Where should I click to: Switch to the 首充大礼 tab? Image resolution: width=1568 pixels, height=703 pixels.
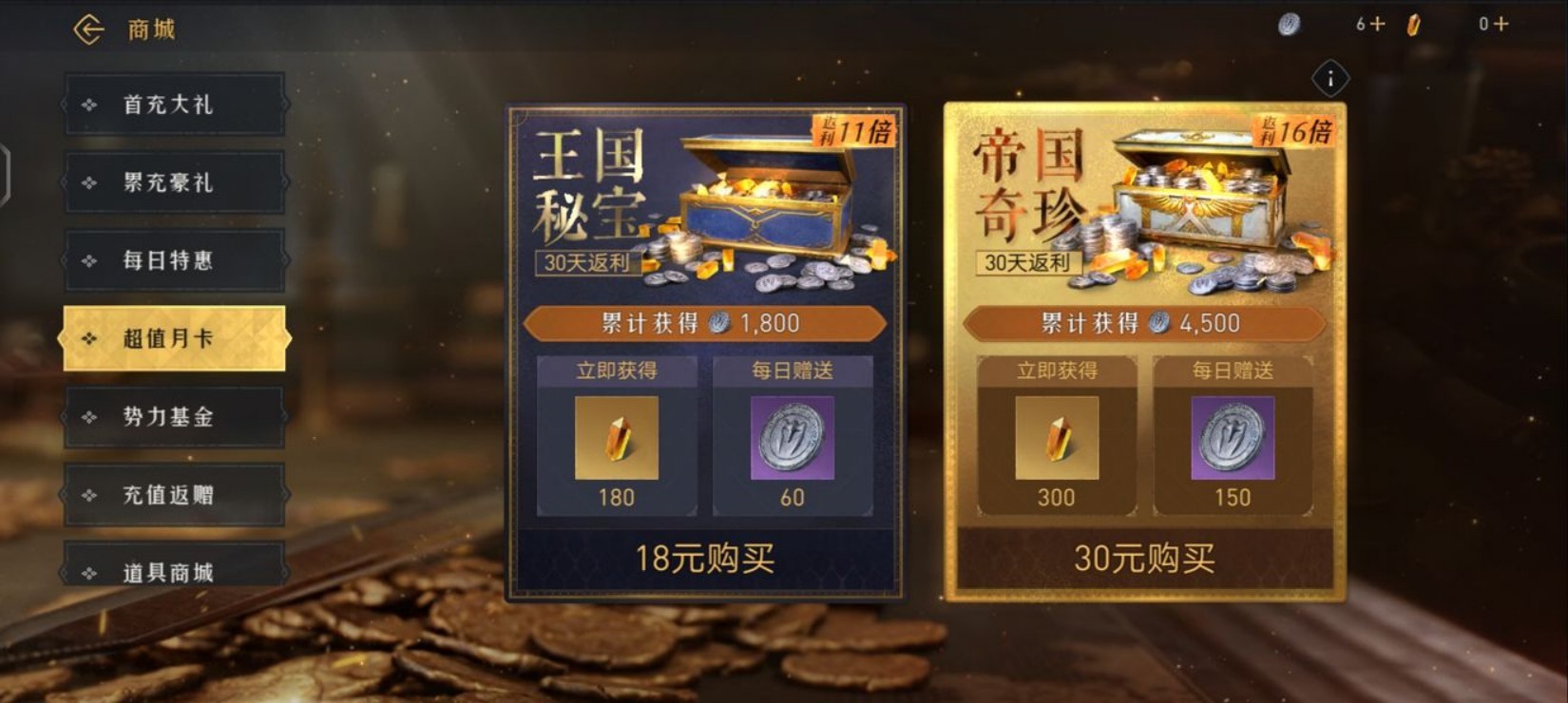pos(174,104)
